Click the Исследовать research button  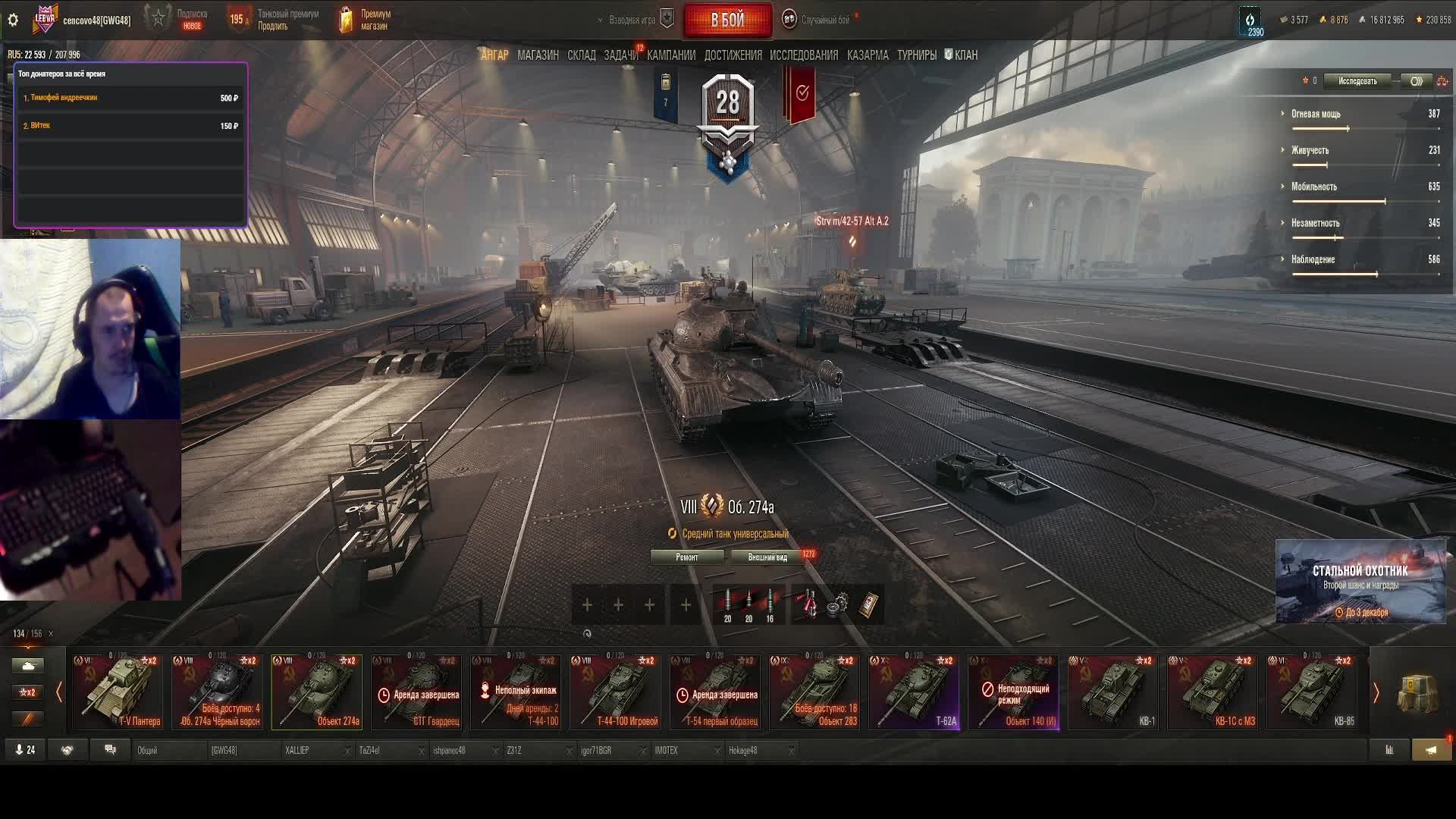pos(1357,81)
